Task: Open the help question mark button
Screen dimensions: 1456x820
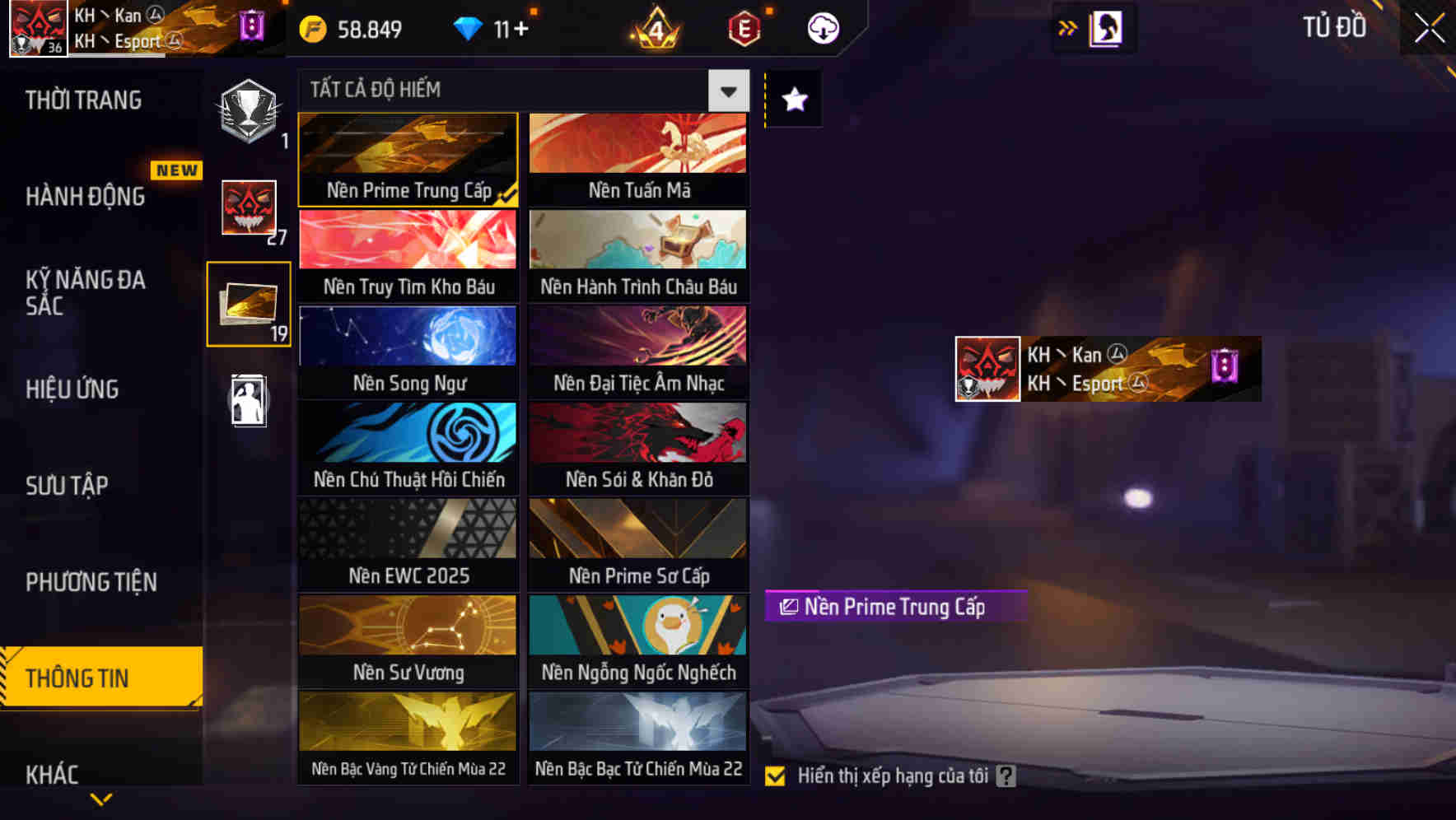Action: pos(1006,775)
